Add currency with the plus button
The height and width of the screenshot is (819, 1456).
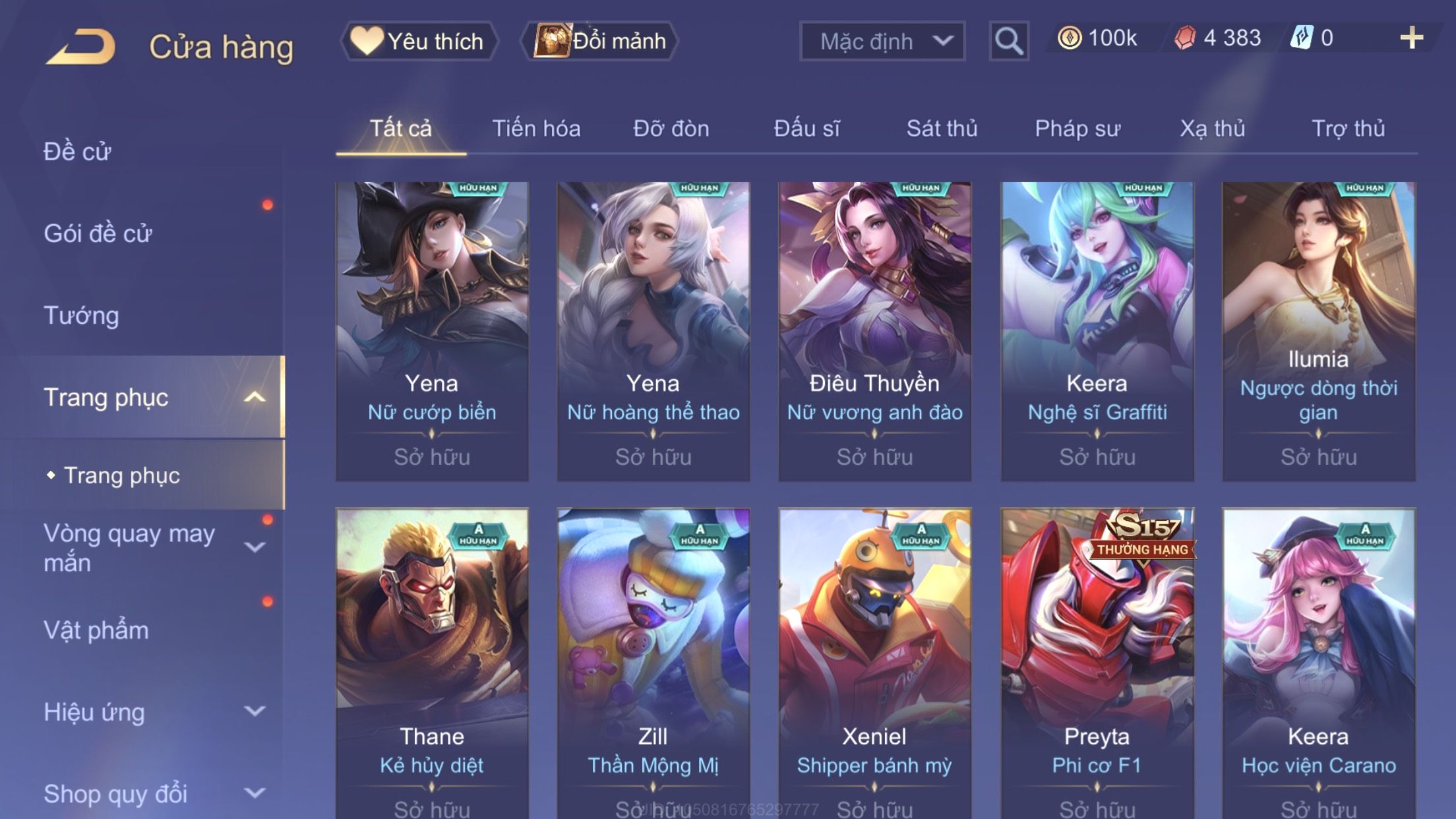pos(1411,38)
